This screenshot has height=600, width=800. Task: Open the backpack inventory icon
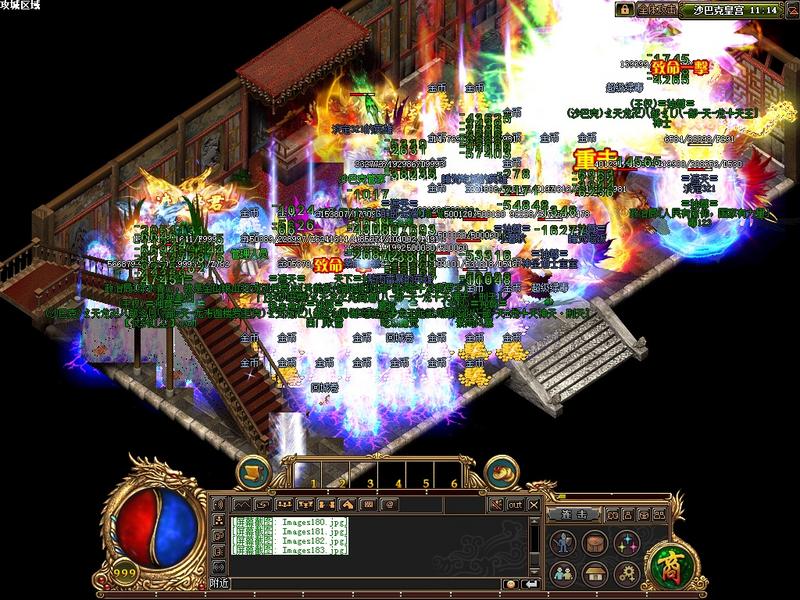pos(596,544)
